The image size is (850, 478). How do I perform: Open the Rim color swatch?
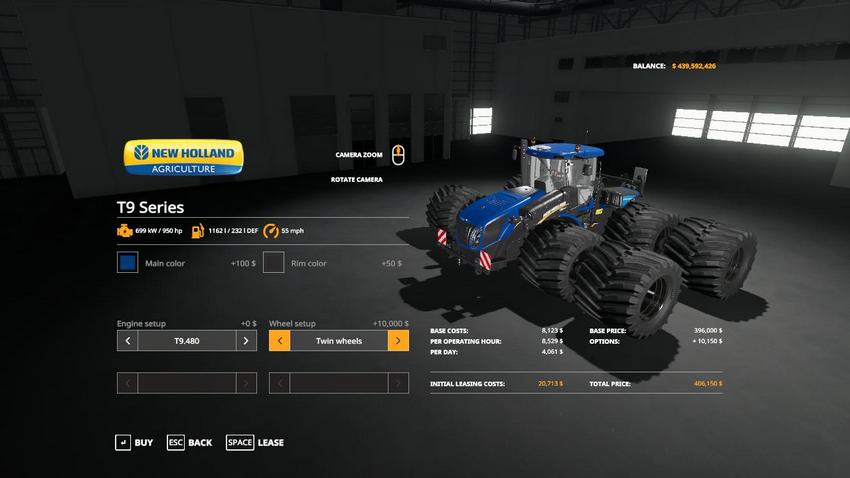(x=273, y=263)
